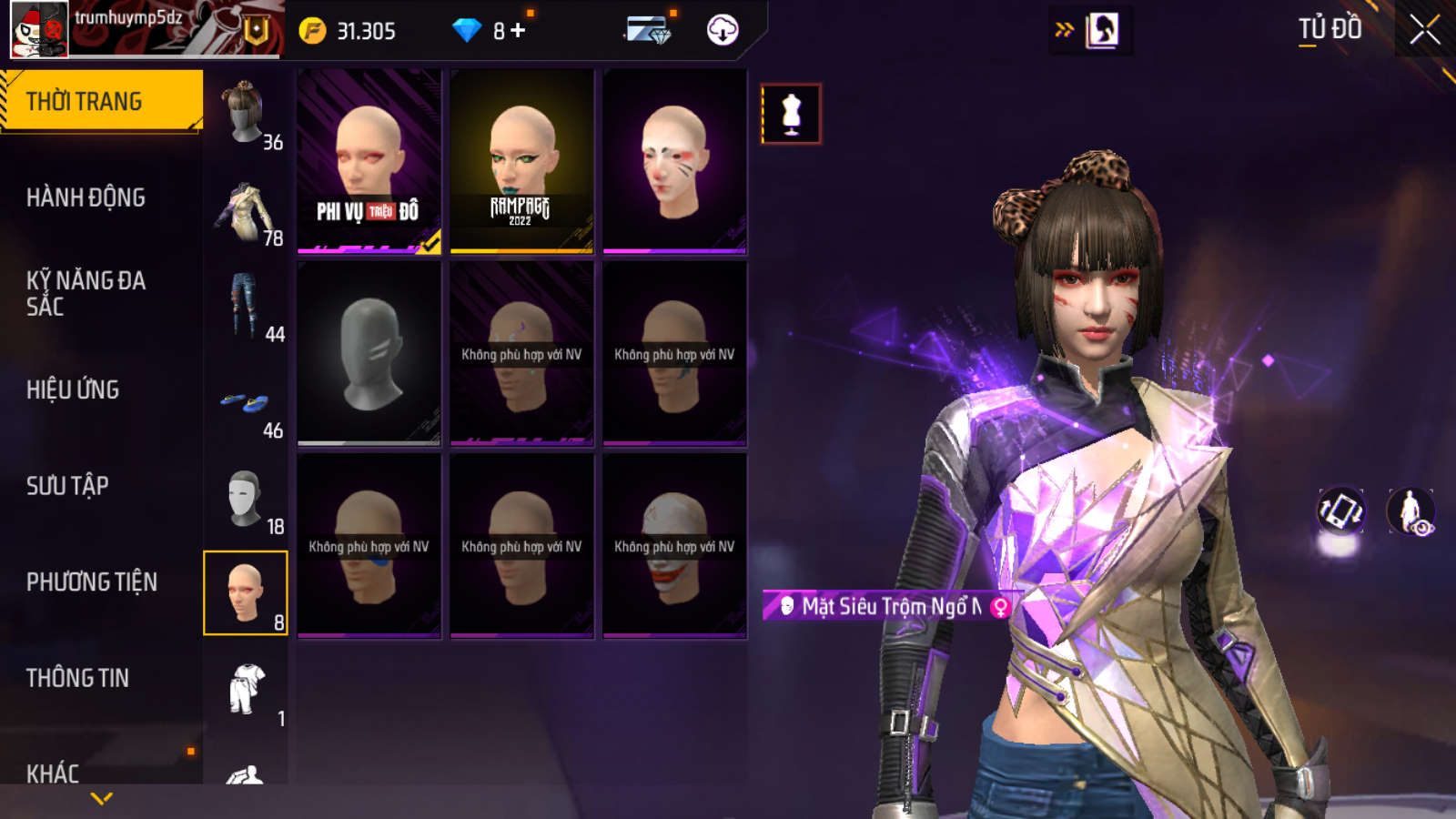Pick the white cat-whisker face paint
This screenshot has width=1456, height=819.
pyautogui.click(x=674, y=161)
